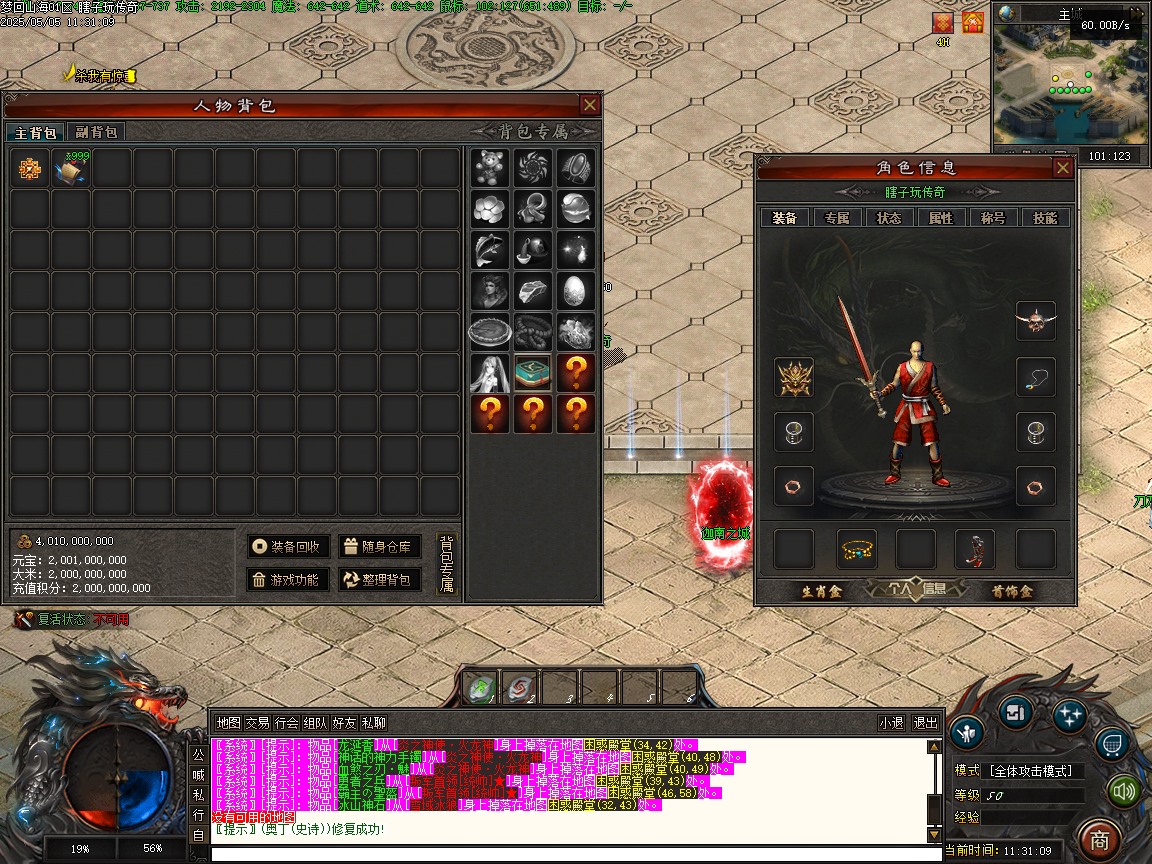Click the 退出 exit button
The width and height of the screenshot is (1152, 864).
point(925,723)
